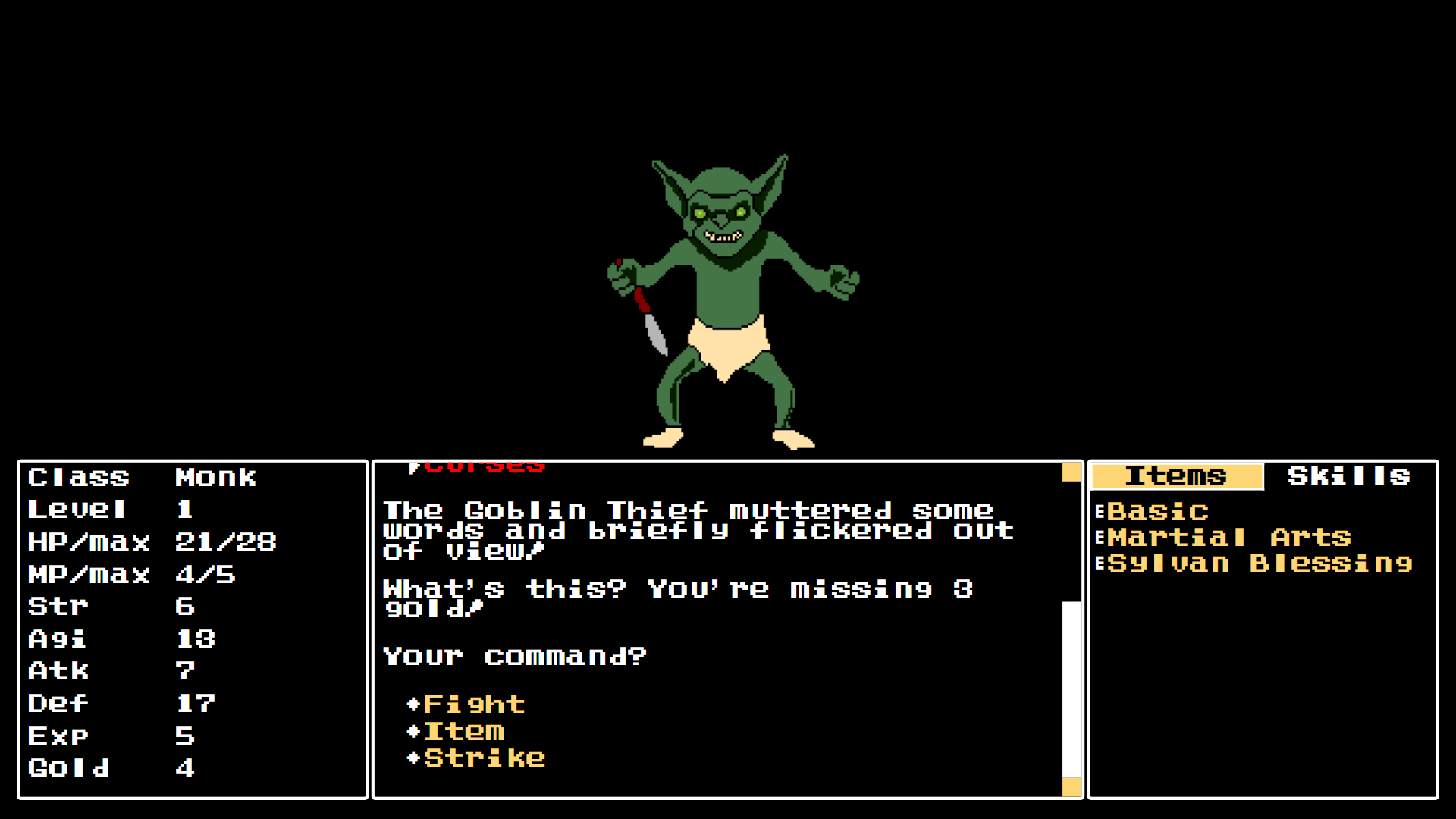This screenshot has width=1456, height=819.
Task: Select the Martial Arts skill
Action: 1227,537
